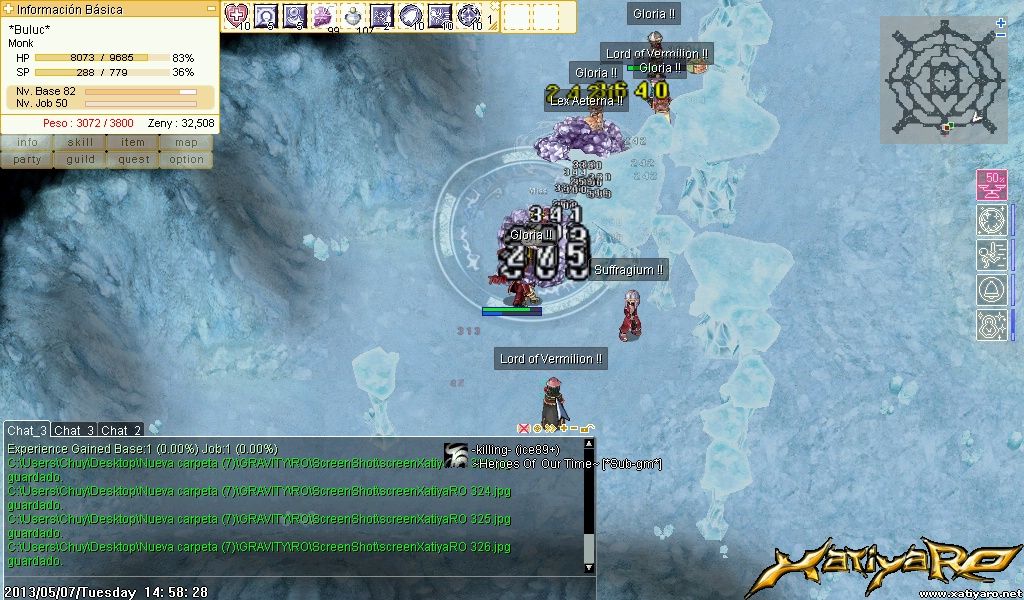Close the chat window with red X
This screenshot has height=600, width=1024.
tap(523, 428)
